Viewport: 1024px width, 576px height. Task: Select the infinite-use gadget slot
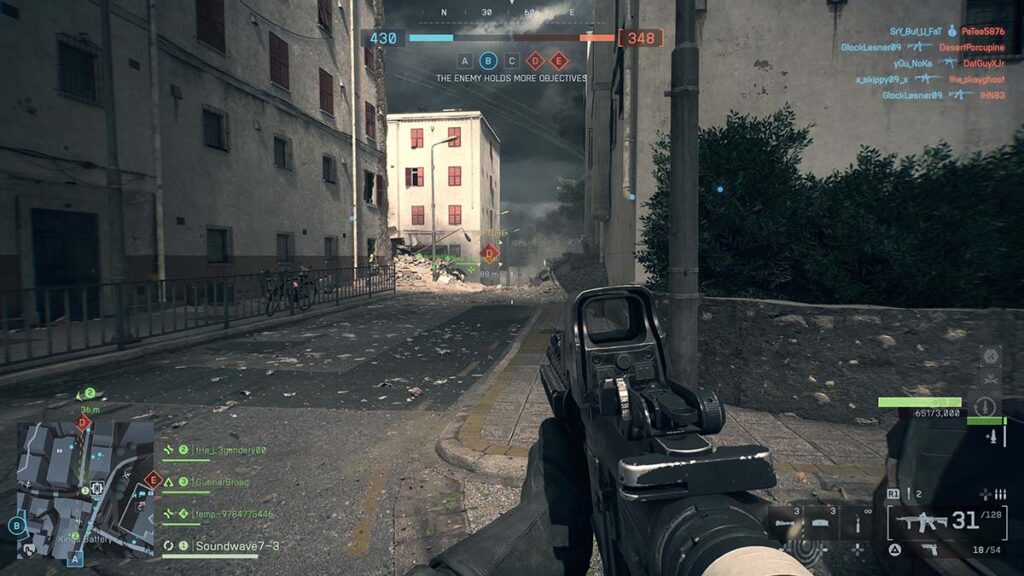pos(857,522)
